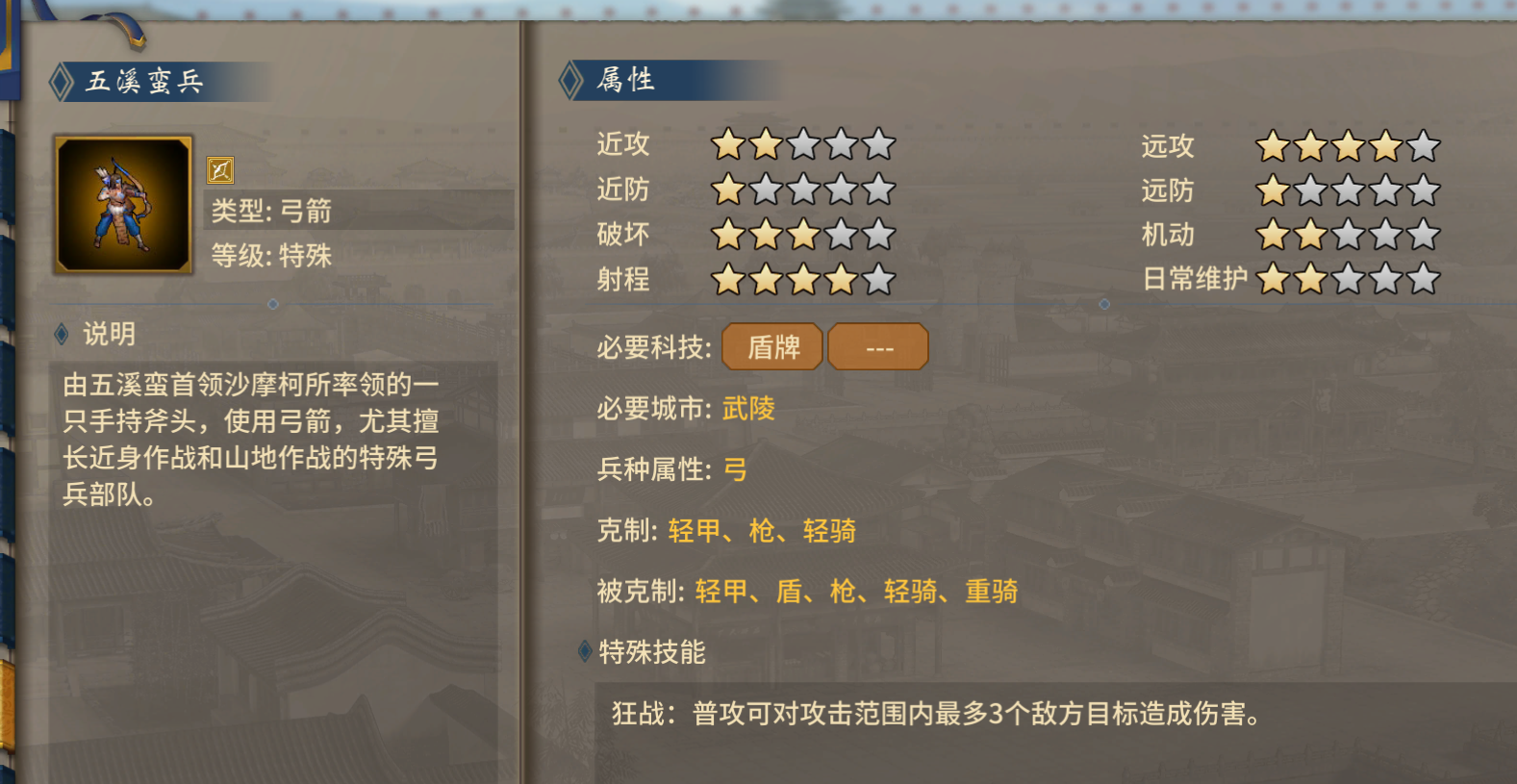This screenshot has height=784, width=1517.
Task: Select the 盾牌 required technology button
Action: point(772,346)
